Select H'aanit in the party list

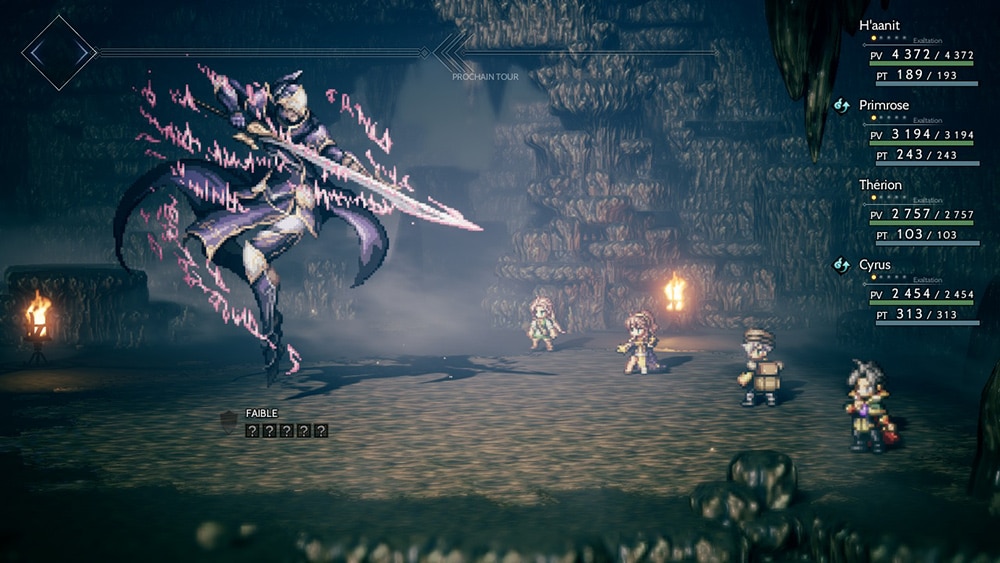click(x=879, y=25)
